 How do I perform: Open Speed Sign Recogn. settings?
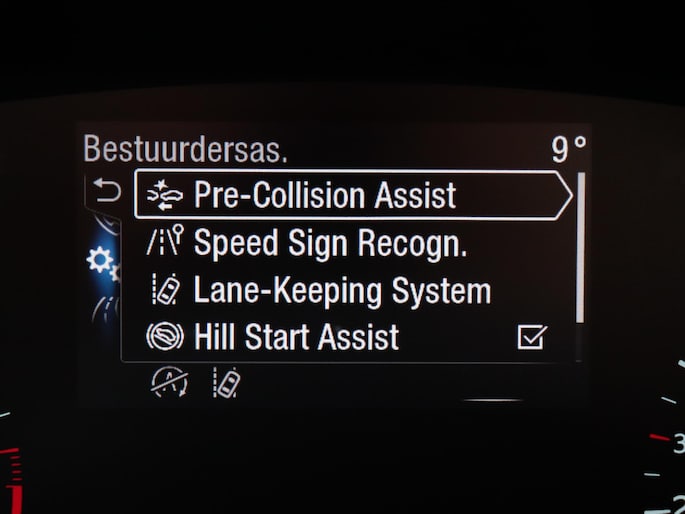330,242
